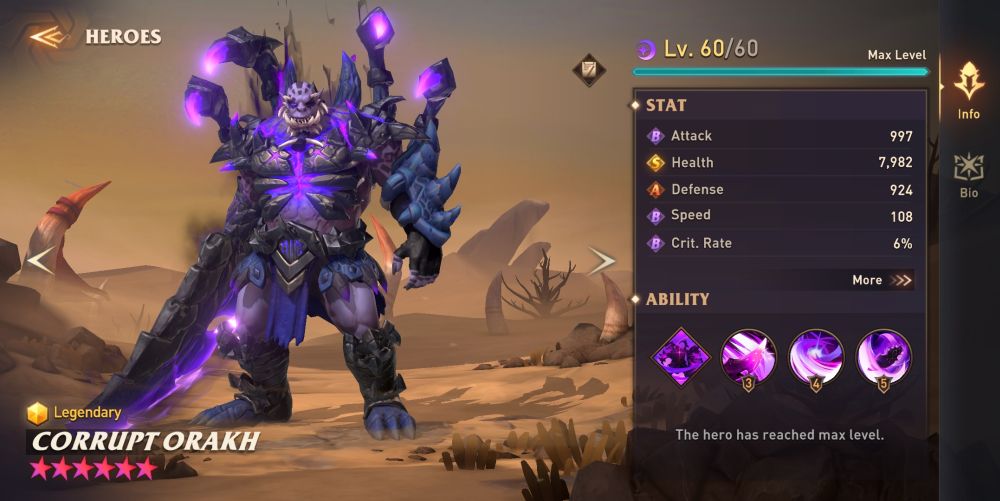
Task: Show More hero stats
Action: coord(882,280)
